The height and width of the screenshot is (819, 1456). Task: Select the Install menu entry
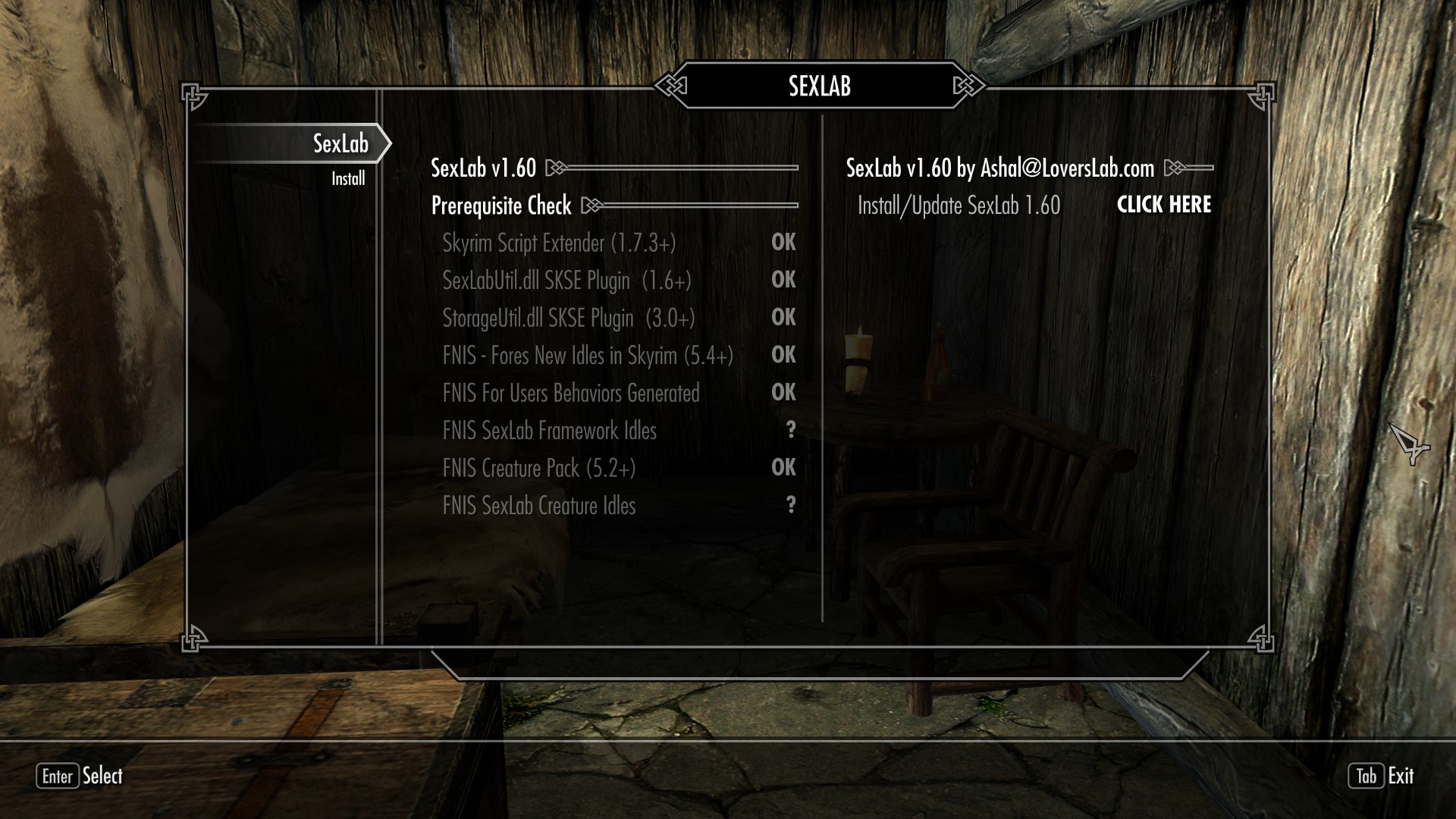coord(348,177)
